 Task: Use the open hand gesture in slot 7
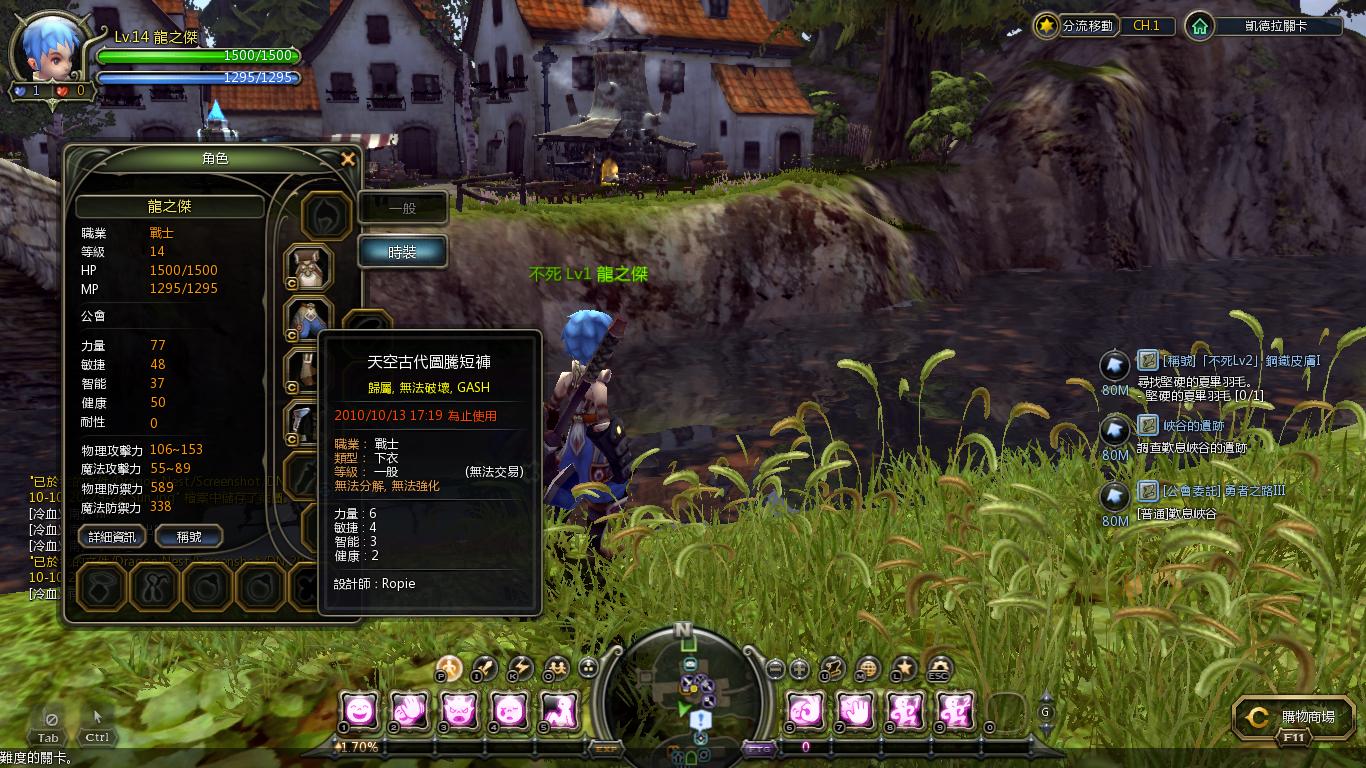856,710
